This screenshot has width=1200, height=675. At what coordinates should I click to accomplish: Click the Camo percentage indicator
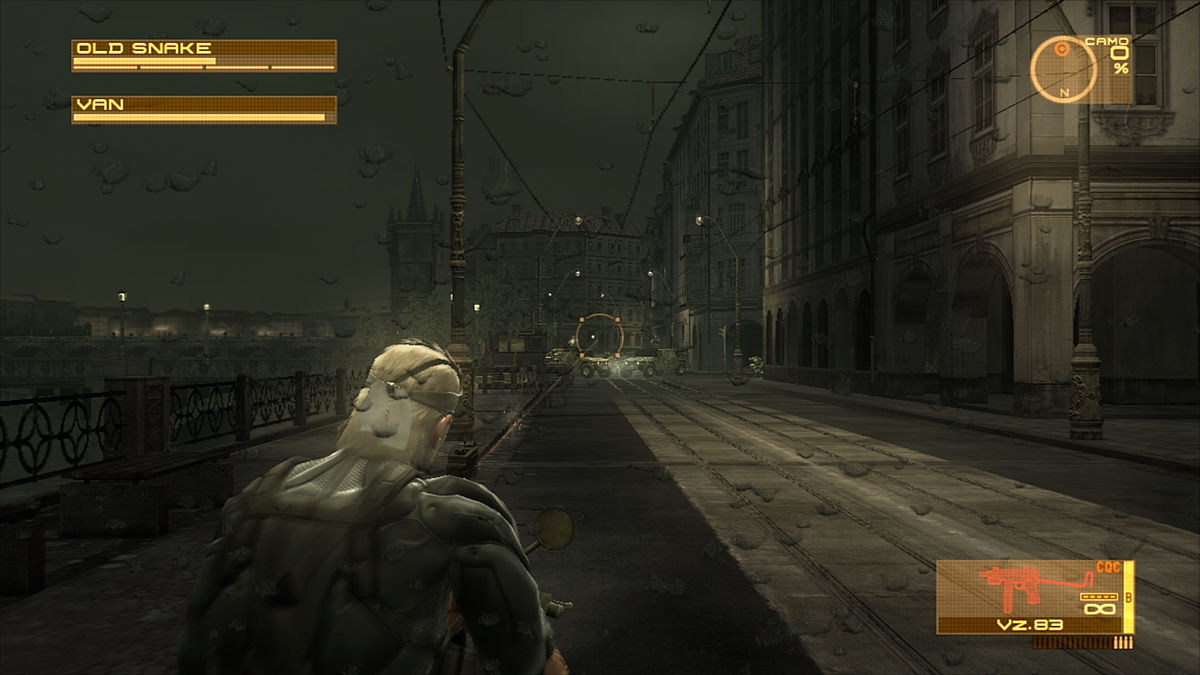1117,60
